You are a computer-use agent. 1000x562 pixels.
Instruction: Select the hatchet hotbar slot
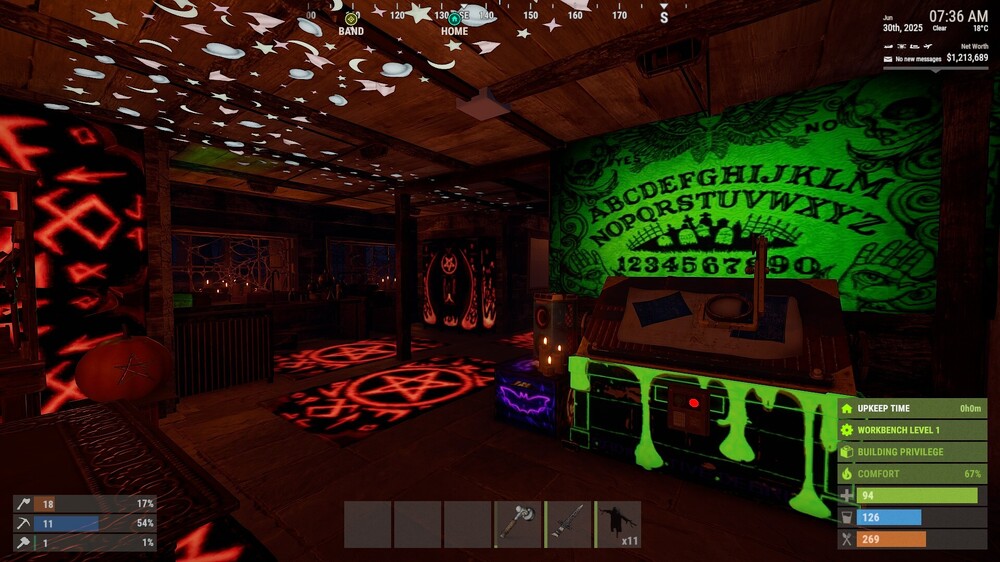(518, 524)
